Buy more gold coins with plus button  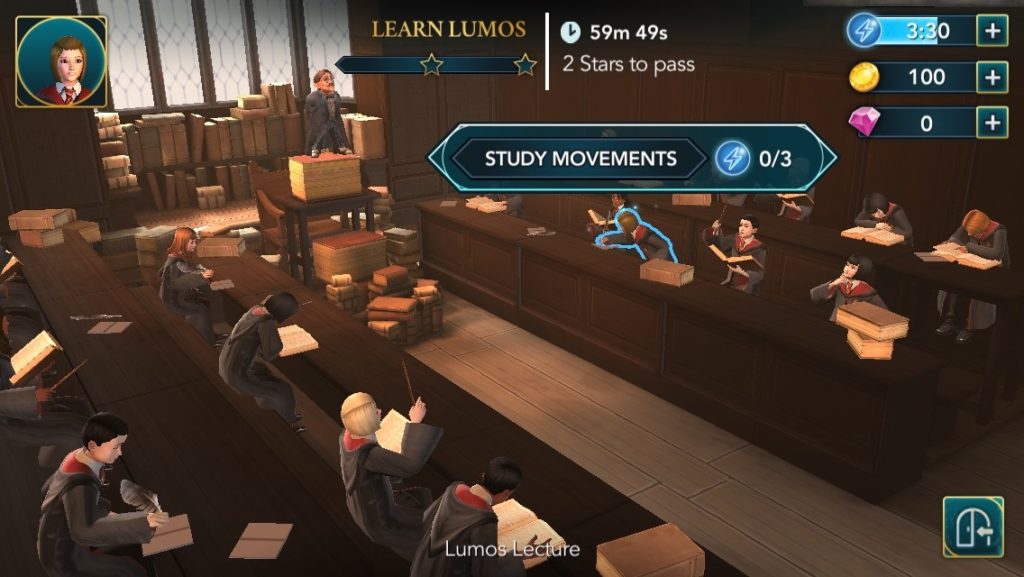pyautogui.click(x=992, y=77)
